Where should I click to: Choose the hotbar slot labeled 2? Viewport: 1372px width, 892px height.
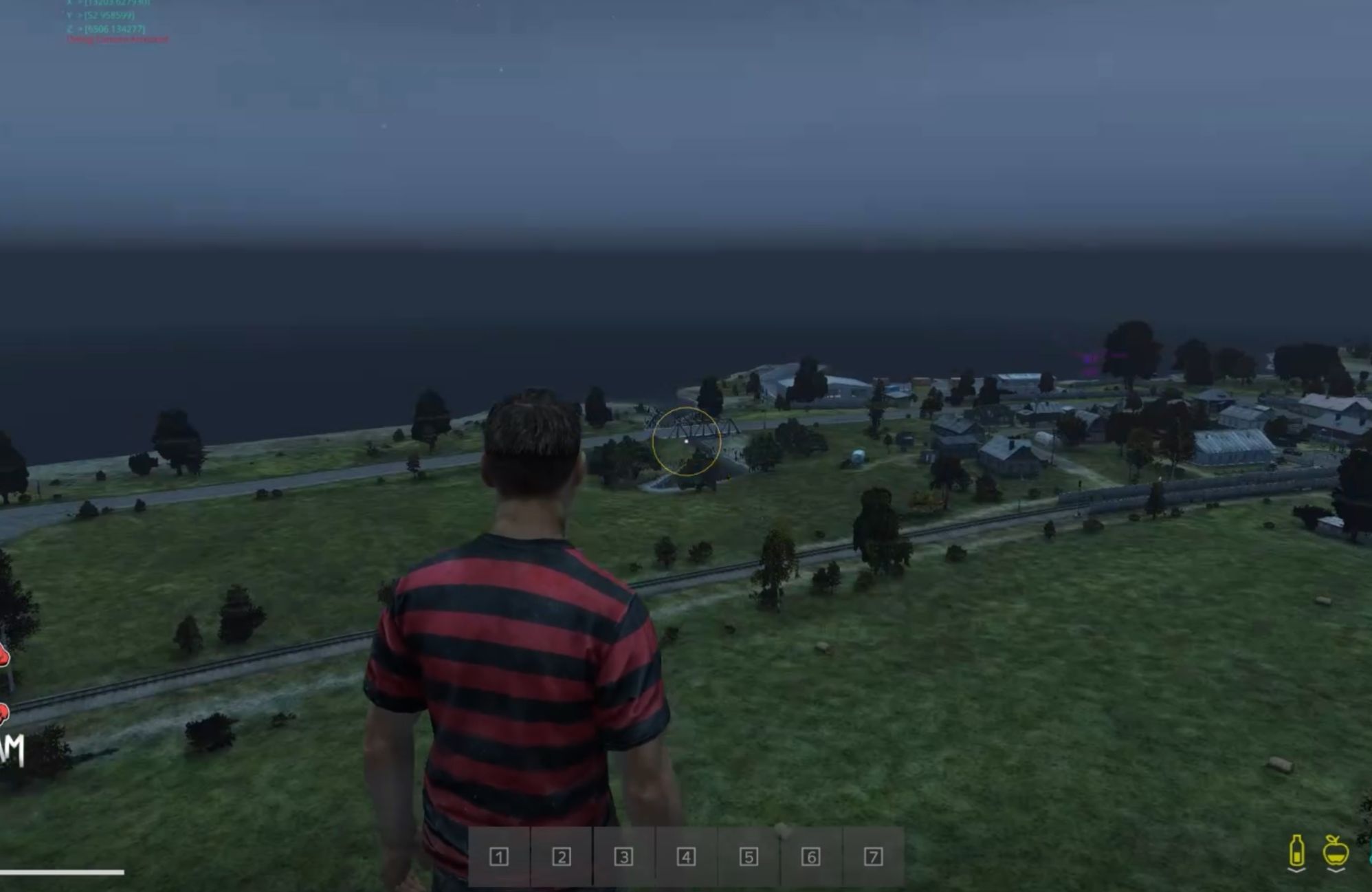[x=562, y=857]
